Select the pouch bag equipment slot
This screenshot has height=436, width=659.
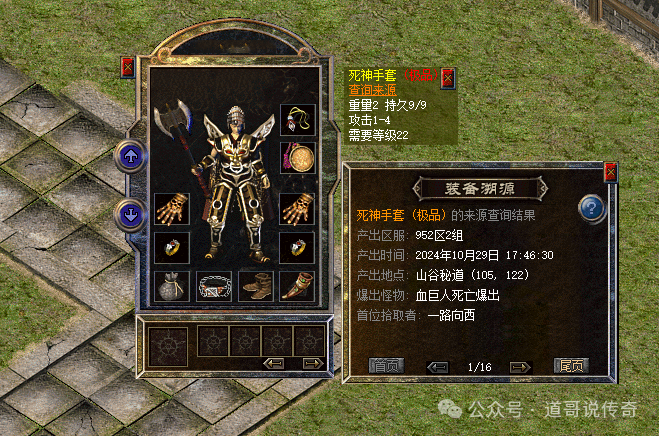[172, 286]
